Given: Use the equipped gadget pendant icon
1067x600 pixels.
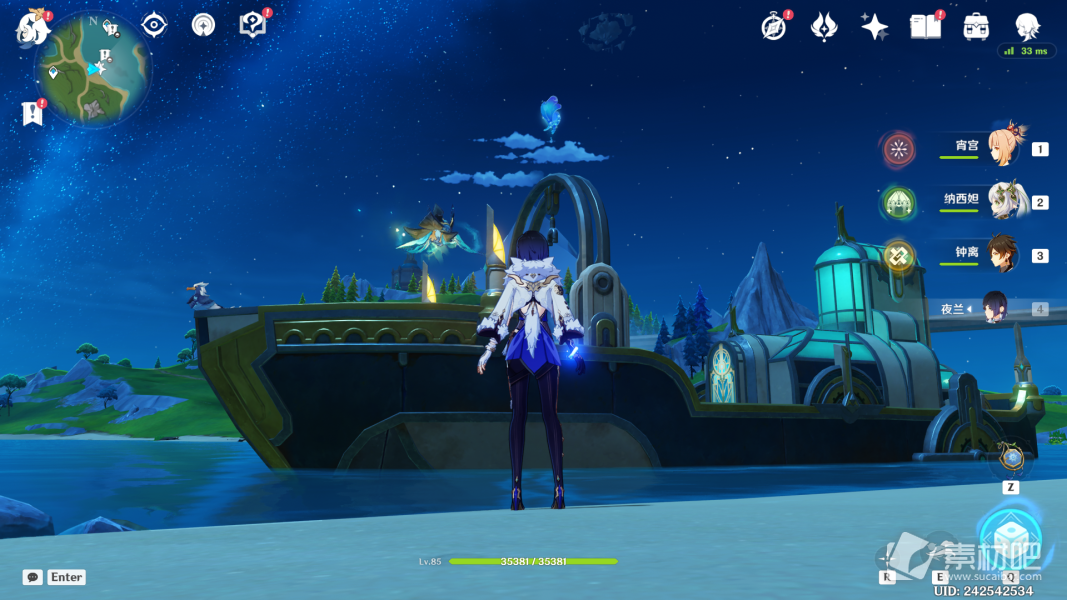Looking at the screenshot, I should click(x=1012, y=459).
